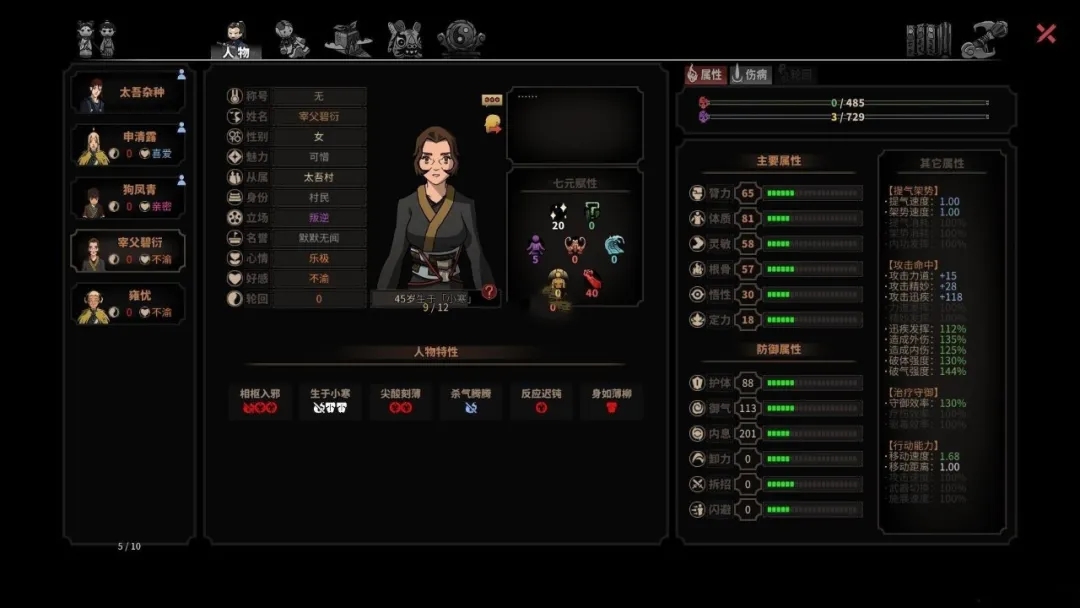Open the treasure chest inventory tab
The height and width of the screenshot is (608, 1080).
(x=348, y=39)
